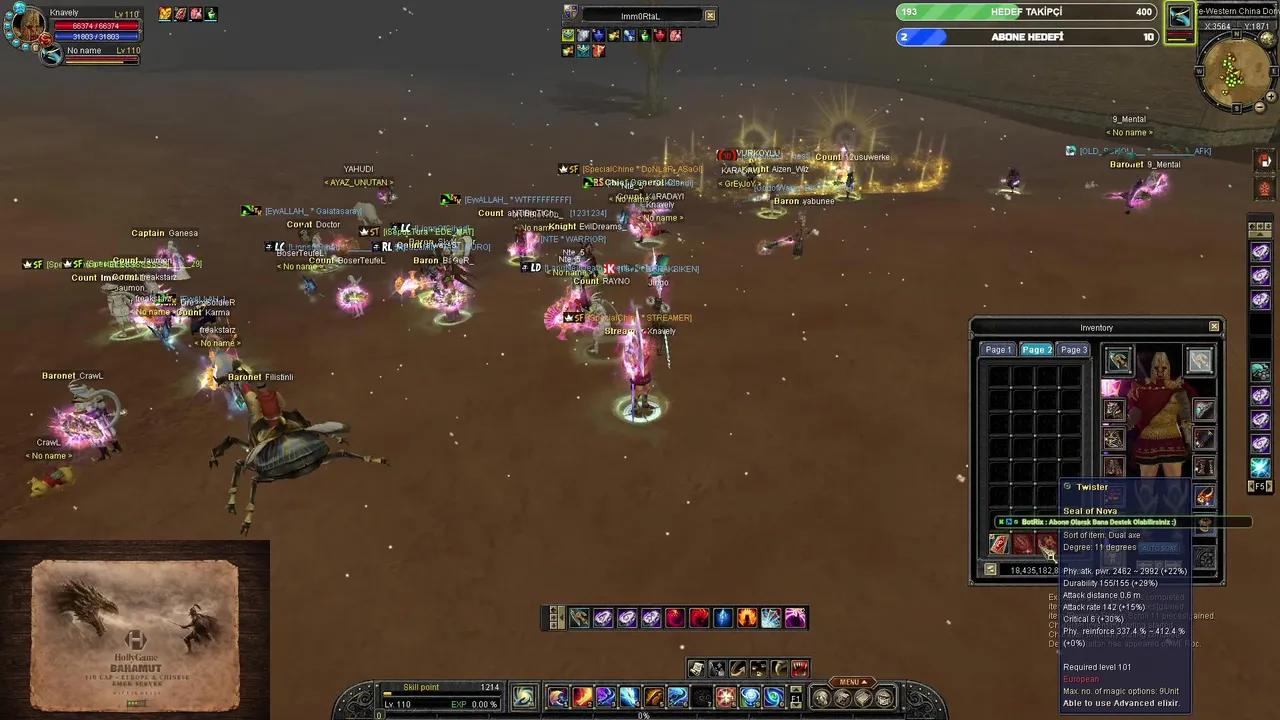The height and width of the screenshot is (720, 1280).
Task: Click the inventory sort button beside gold amount
Action: click(990, 570)
